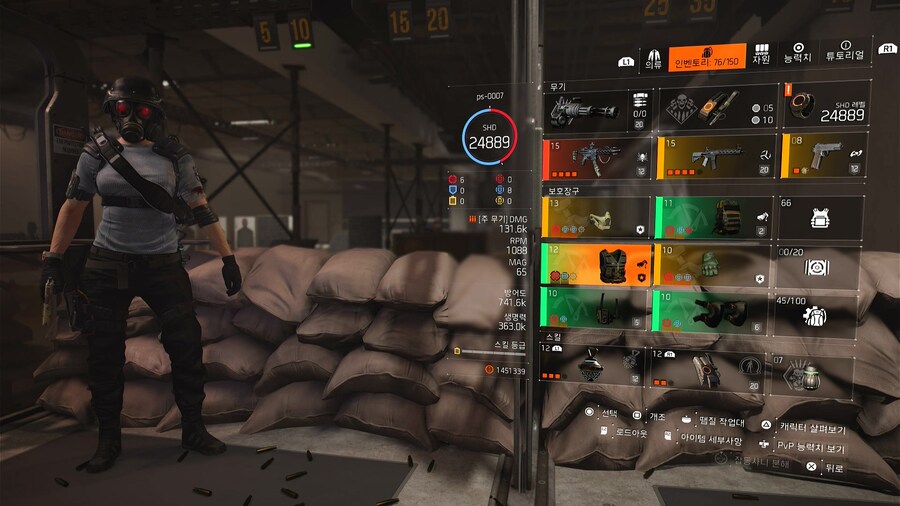The width and height of the screenshot is (900, 506).
Task: Open the 능력치 stats tab
Action: (x=798, y=54)
